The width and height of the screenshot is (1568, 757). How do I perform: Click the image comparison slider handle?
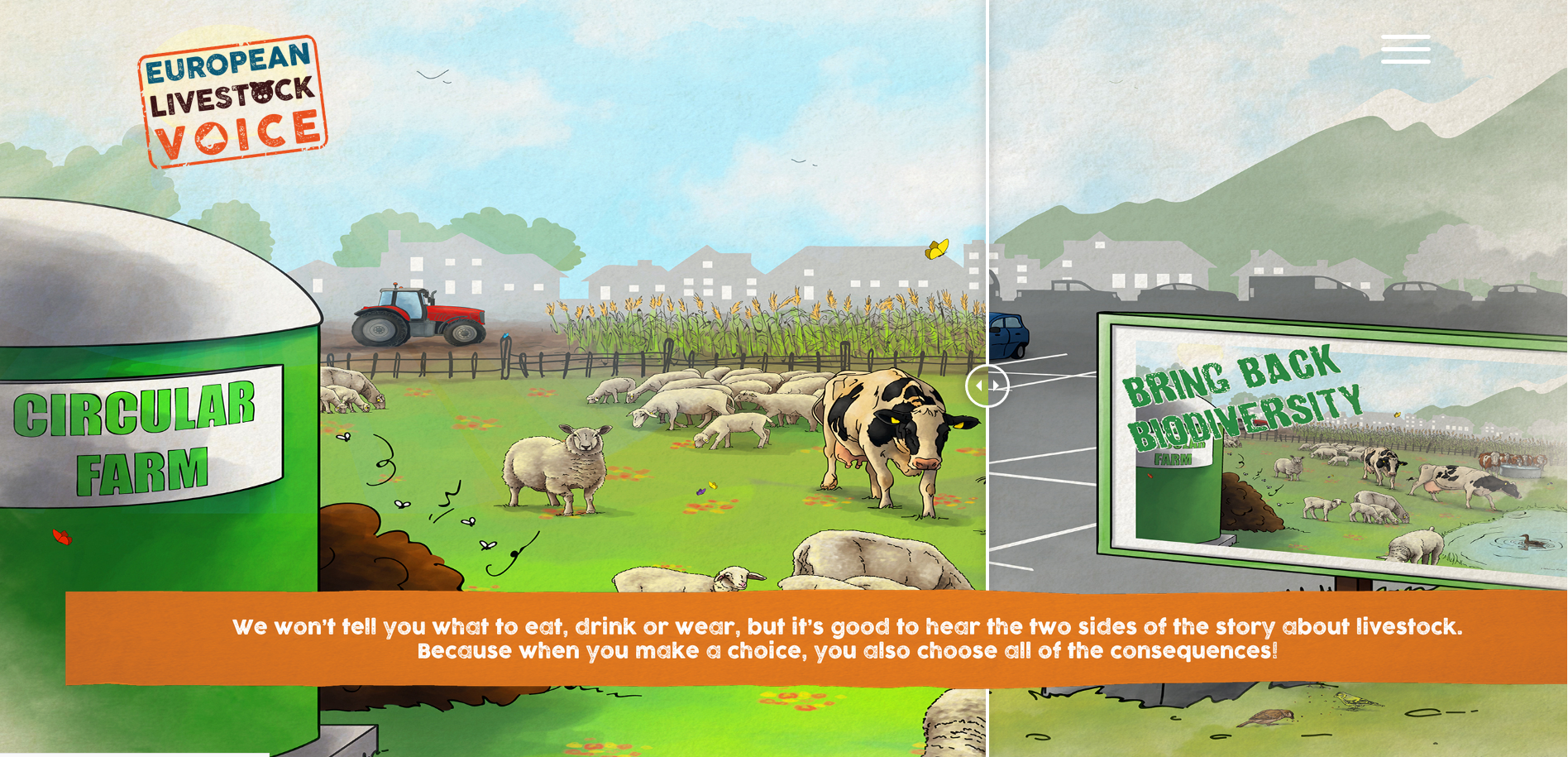(x=987, y=386)
